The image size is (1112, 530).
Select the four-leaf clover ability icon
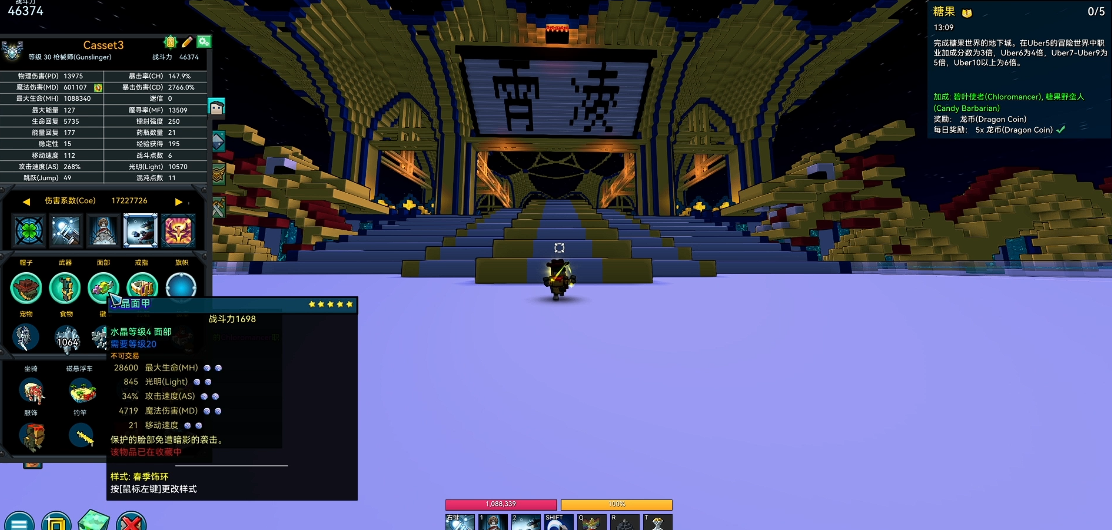coord(28,231)
